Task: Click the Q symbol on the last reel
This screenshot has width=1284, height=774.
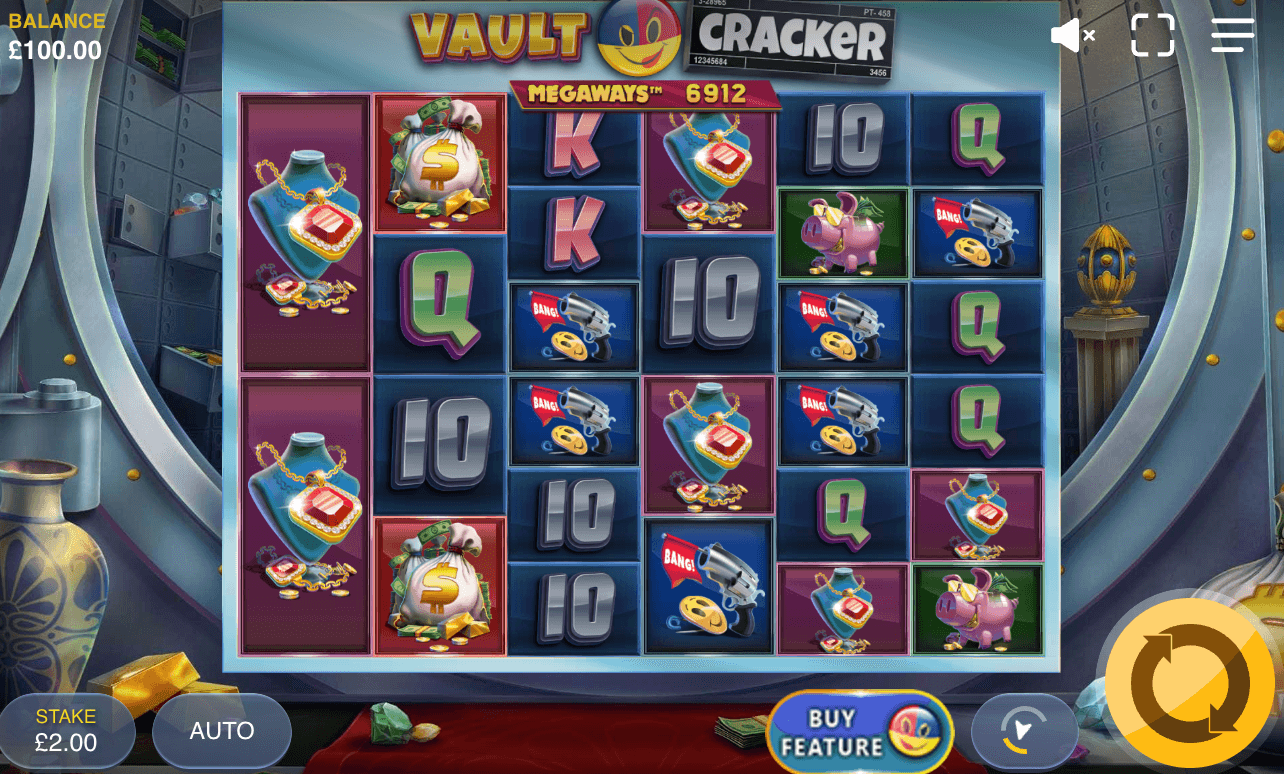Action: click(x=977, y=138)
